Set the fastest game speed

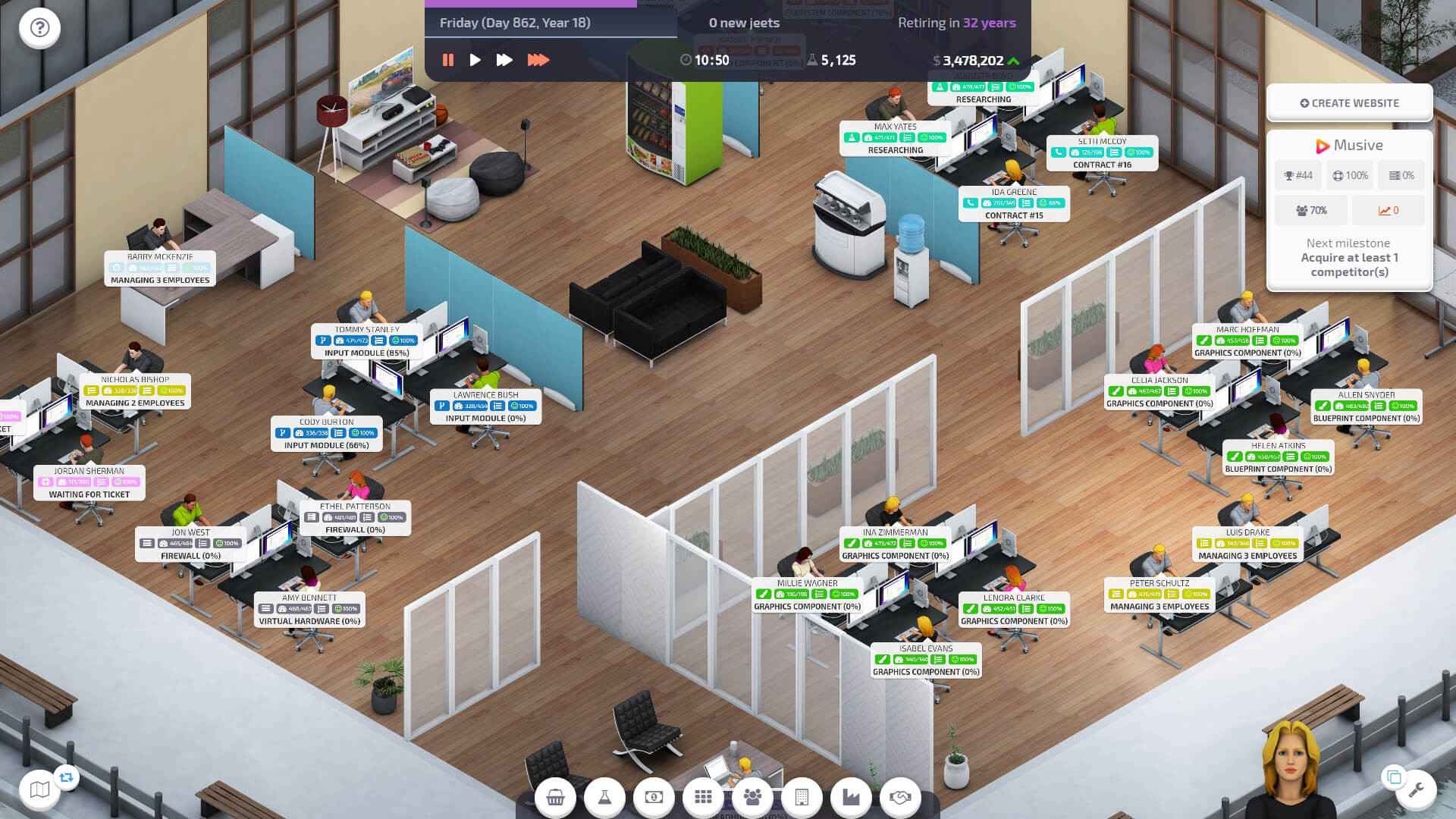(x=540, y=59)
